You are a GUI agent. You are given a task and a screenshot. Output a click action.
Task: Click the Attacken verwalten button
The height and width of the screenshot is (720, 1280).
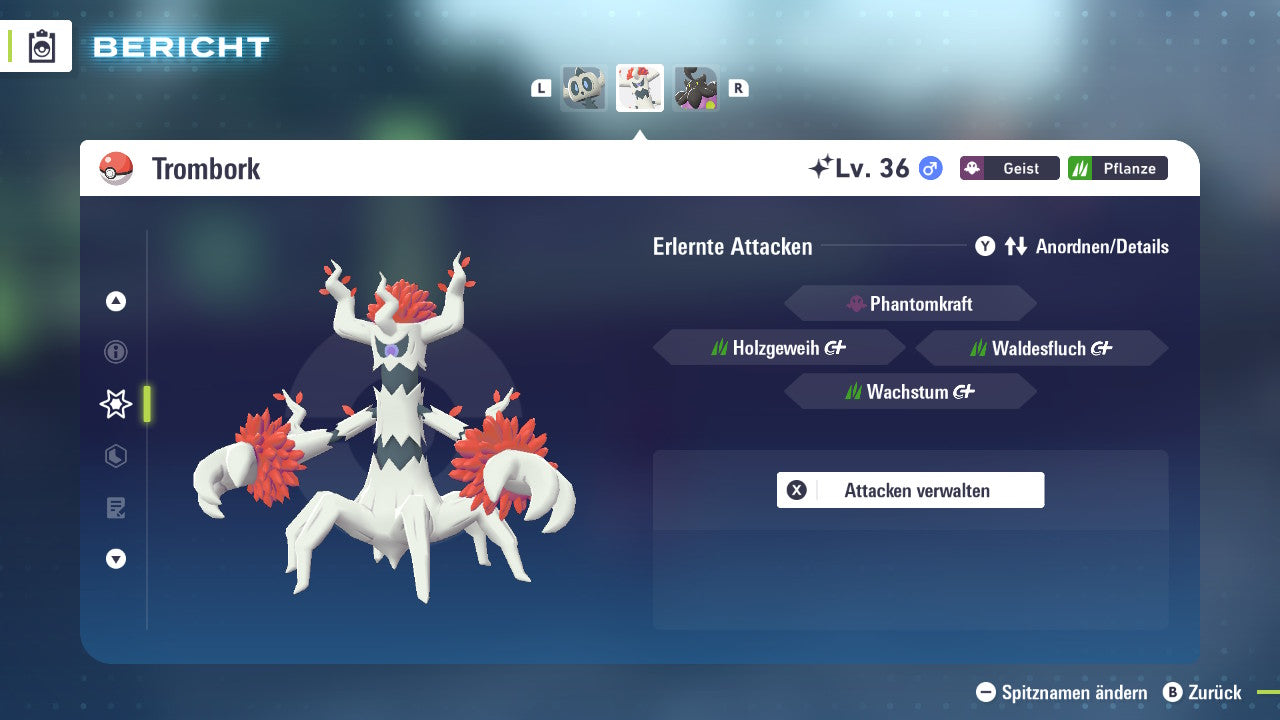click(910, 490)
